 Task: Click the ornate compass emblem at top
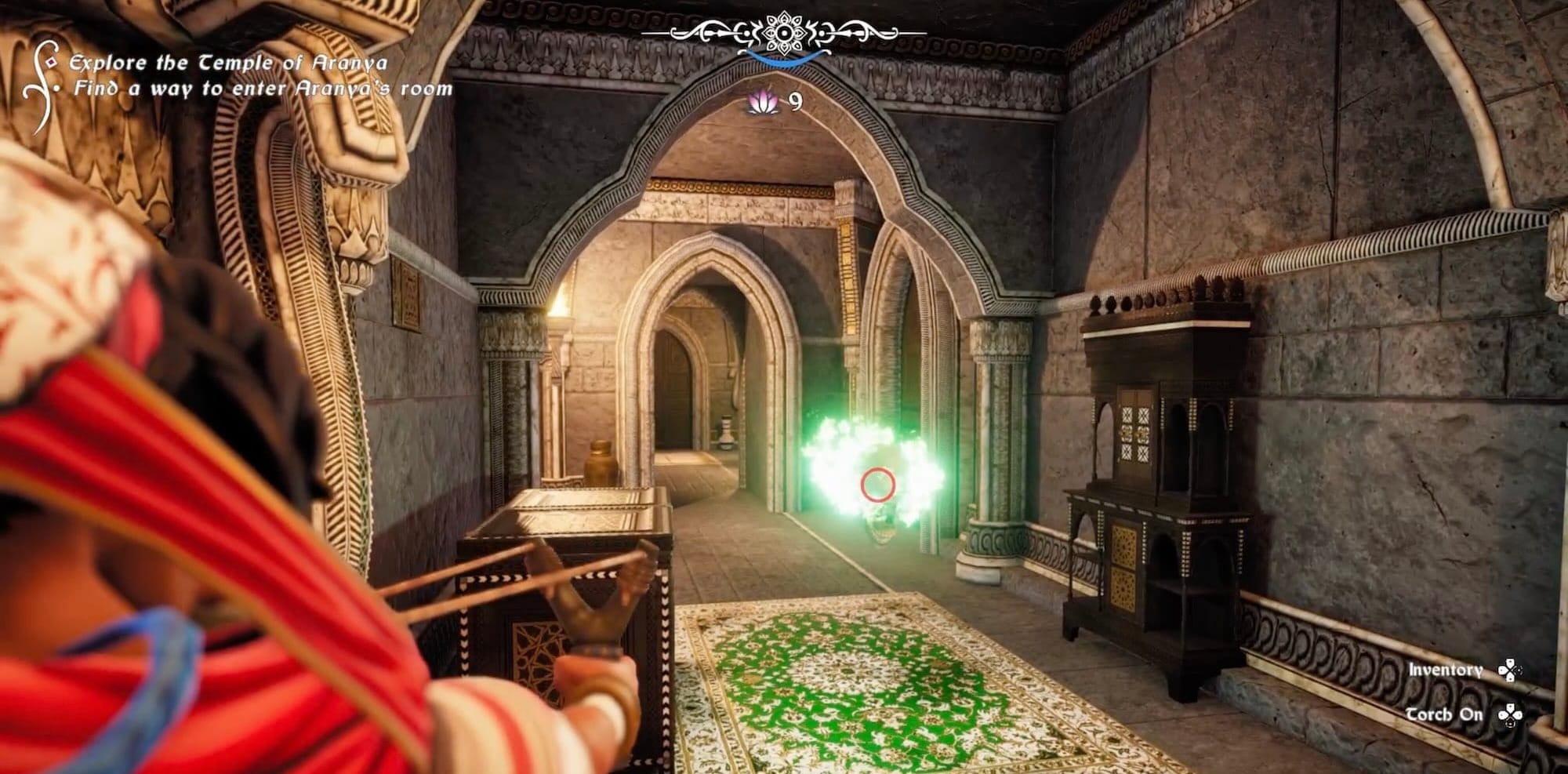[x=783, y=33]
